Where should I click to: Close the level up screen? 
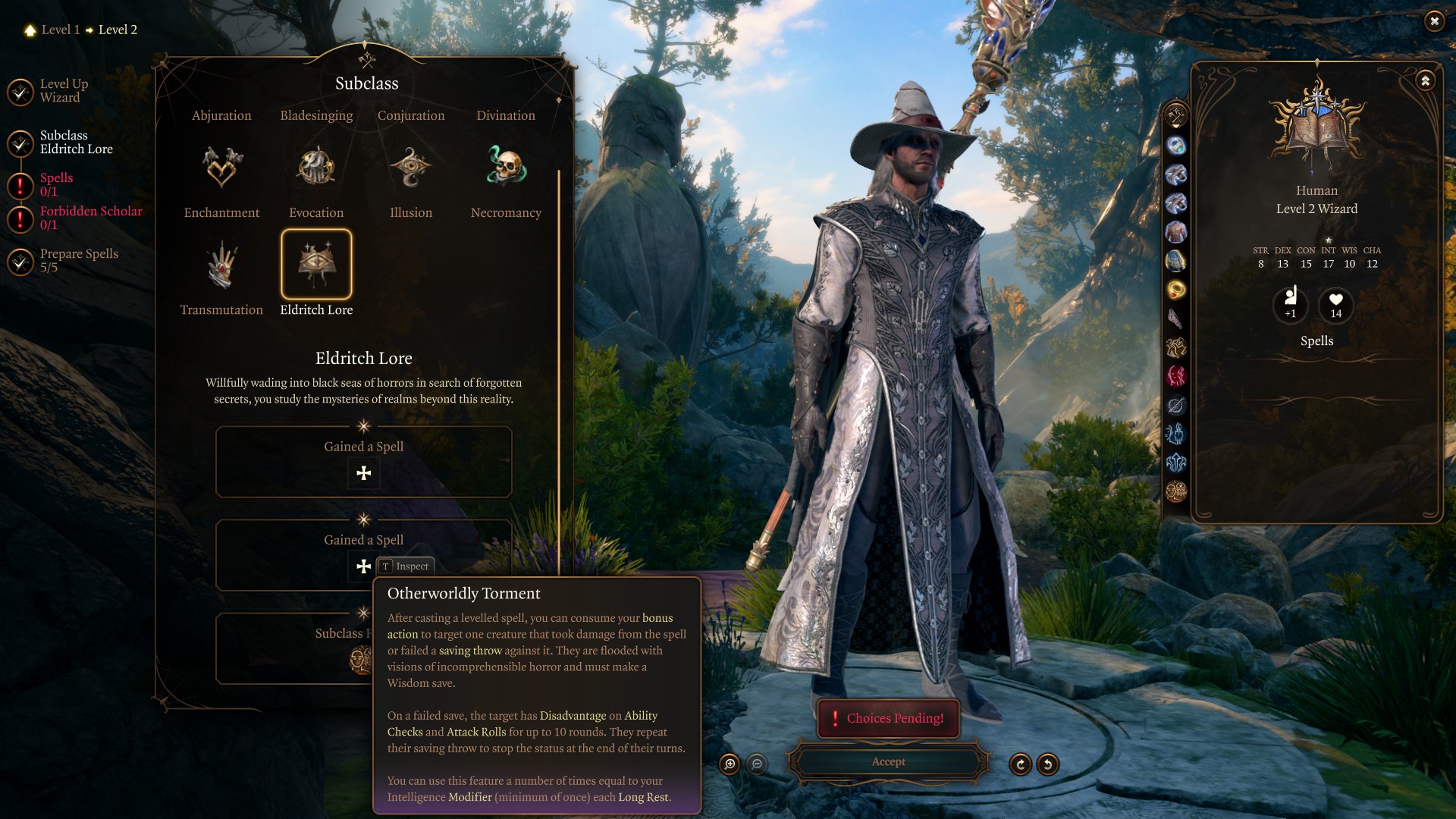[x=1434, y=21]
